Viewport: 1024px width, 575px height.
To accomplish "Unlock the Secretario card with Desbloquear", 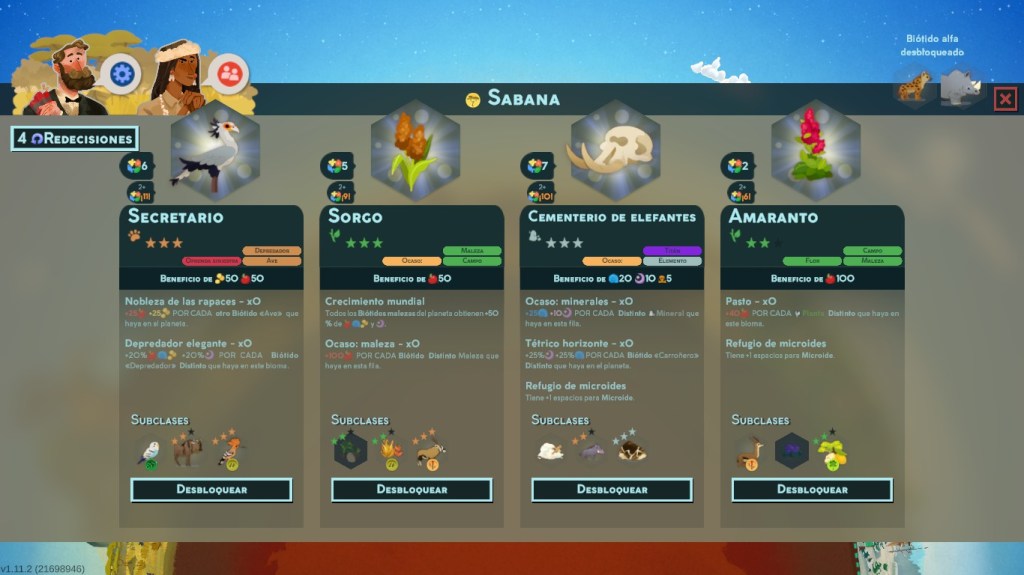I will (211, 490).
